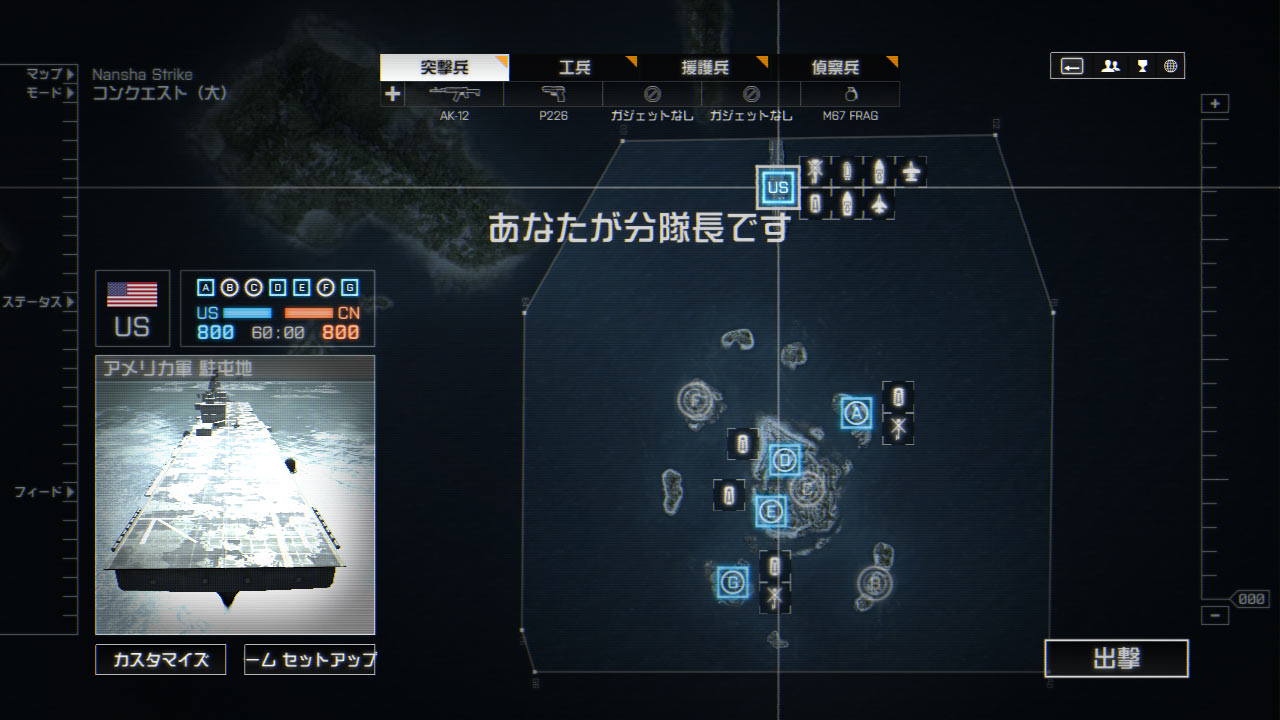Zoom out the map with minus button
The image size is (1280, 720).
tap(1215, 616)
